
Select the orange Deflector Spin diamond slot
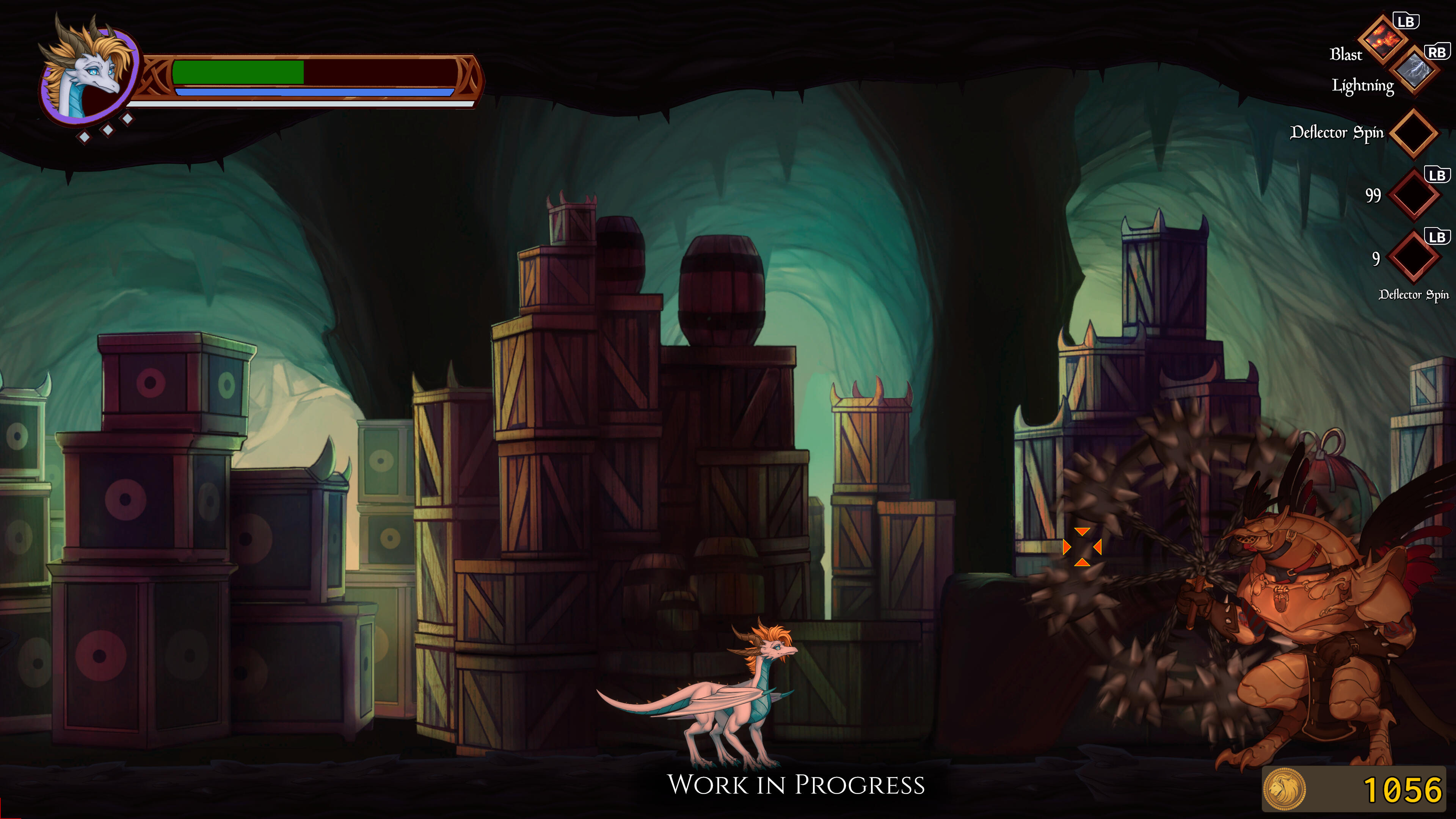(x=1413, y=133)
